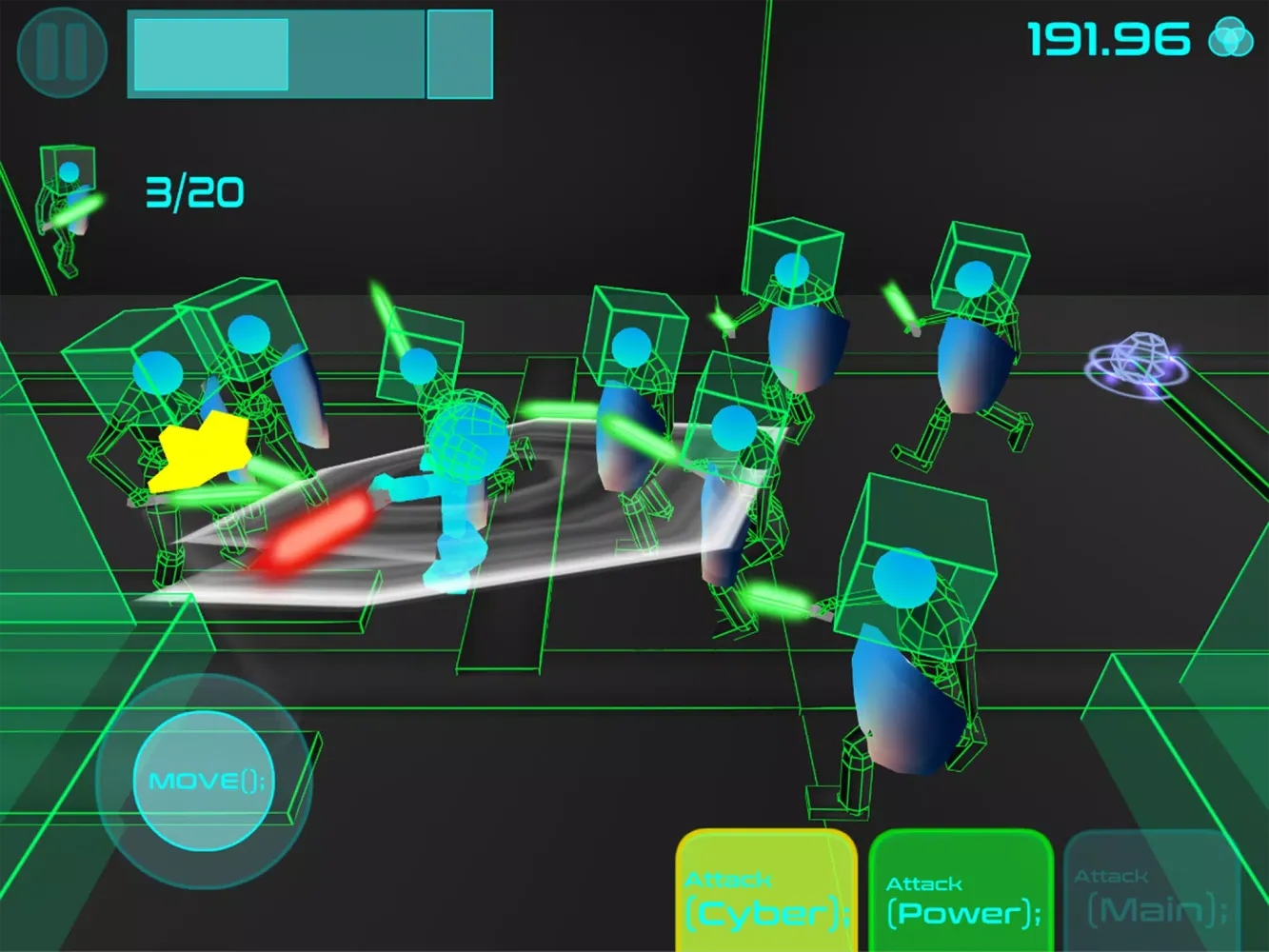Viewport: 1269px width, 952px height.
Task: Tap the purple portal sphere on the right
Action: 1135,367
